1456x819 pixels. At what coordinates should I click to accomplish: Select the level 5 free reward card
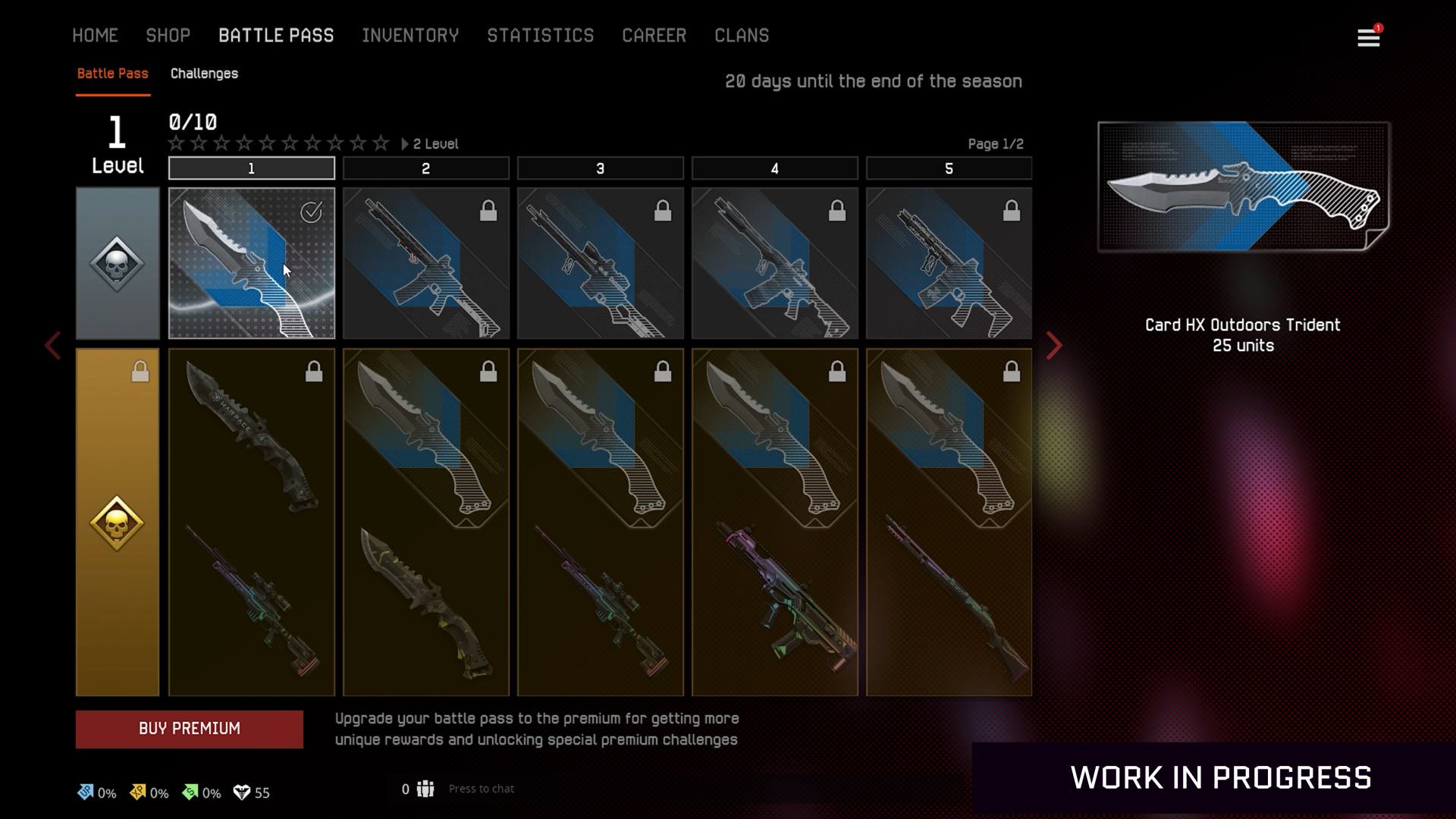(x=949, y=262)
